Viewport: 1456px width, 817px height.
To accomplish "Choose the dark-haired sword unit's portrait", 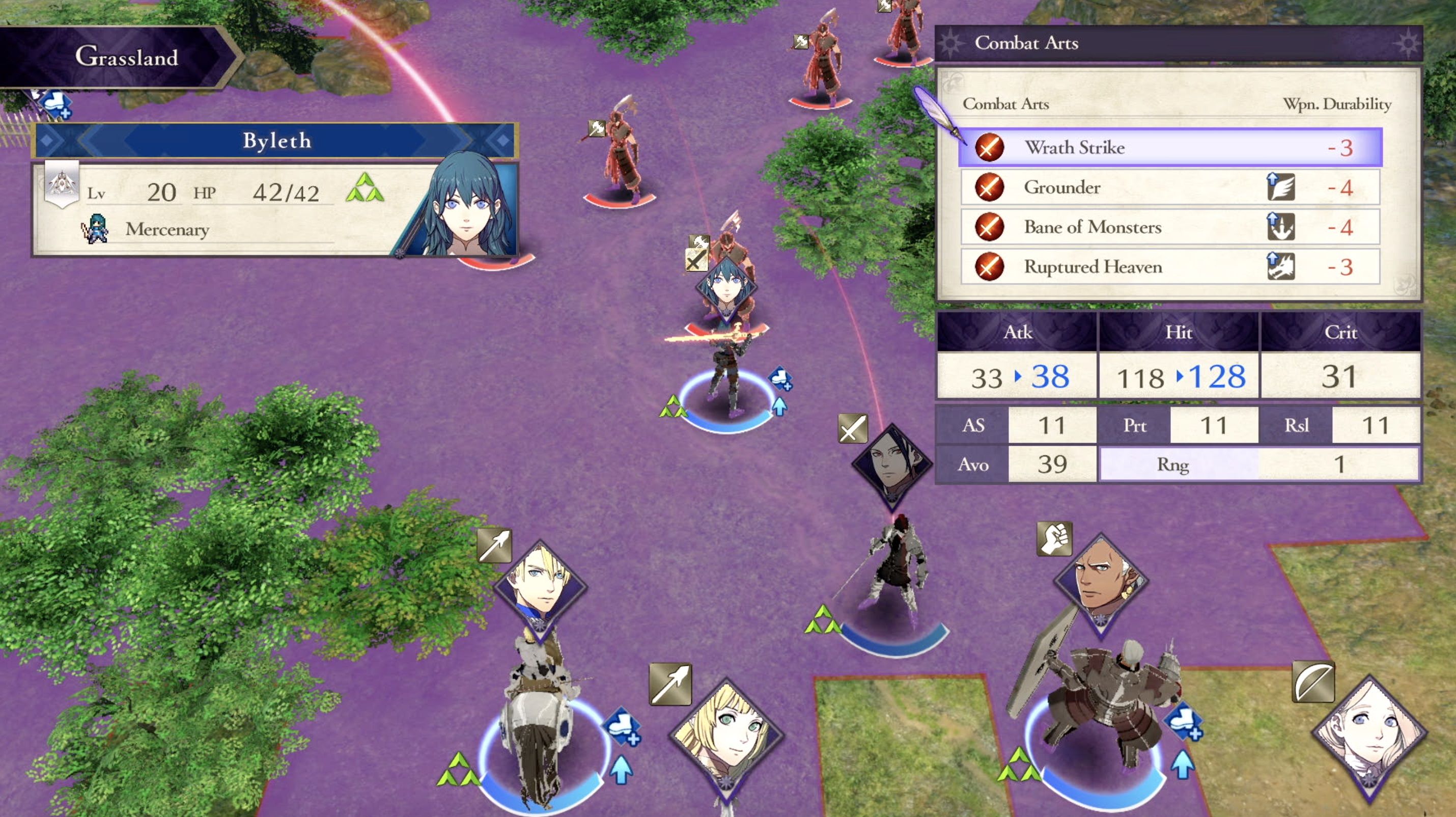I will [892, 464].
